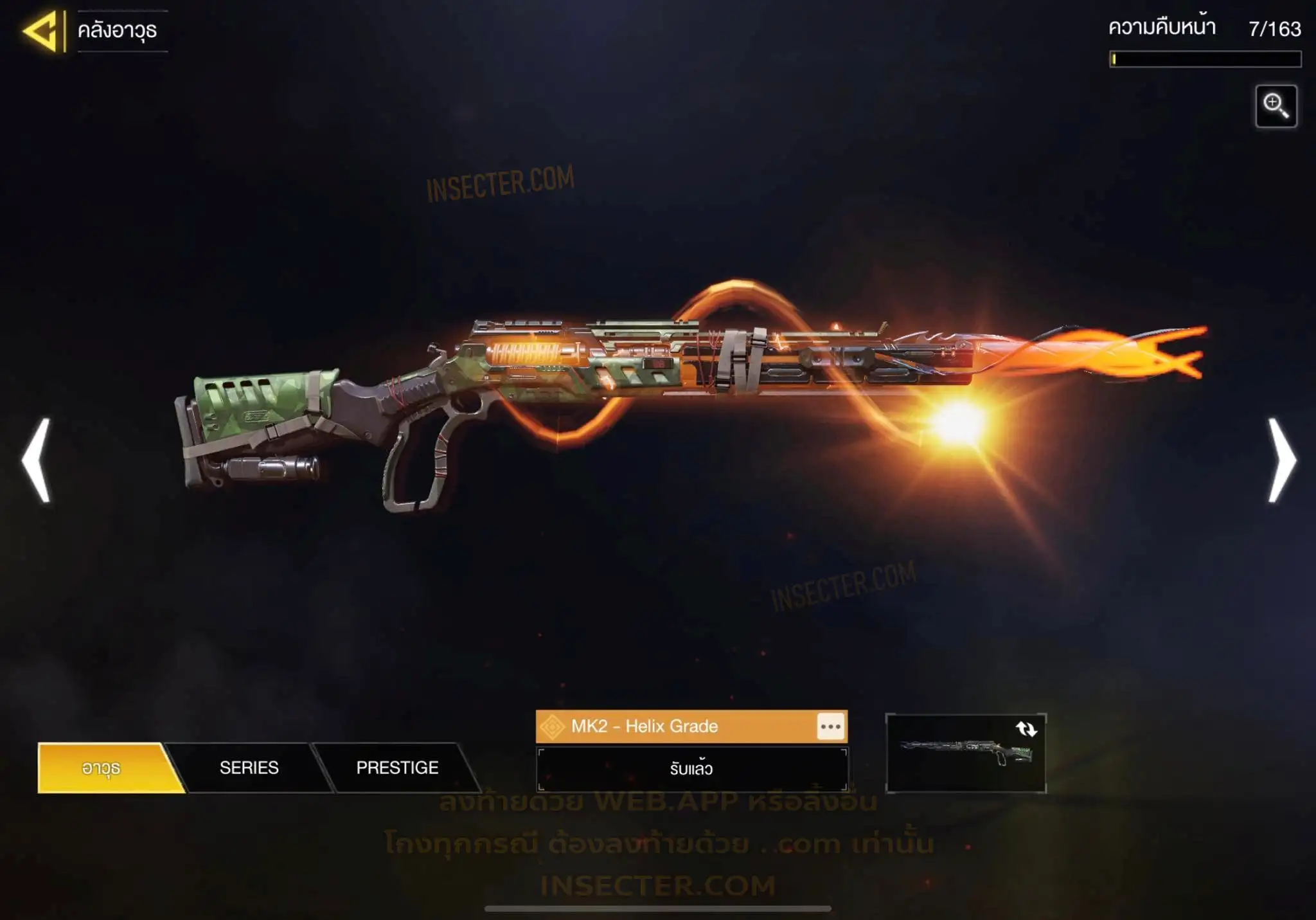Show the previous weapon with left arrow

point(36,460)
